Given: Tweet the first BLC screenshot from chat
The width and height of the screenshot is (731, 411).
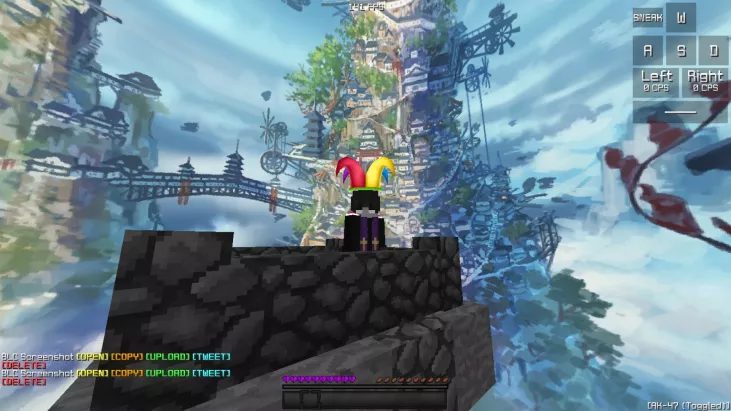Looking at the screenshot, I should pyautogui.click(x=210, y=357).
